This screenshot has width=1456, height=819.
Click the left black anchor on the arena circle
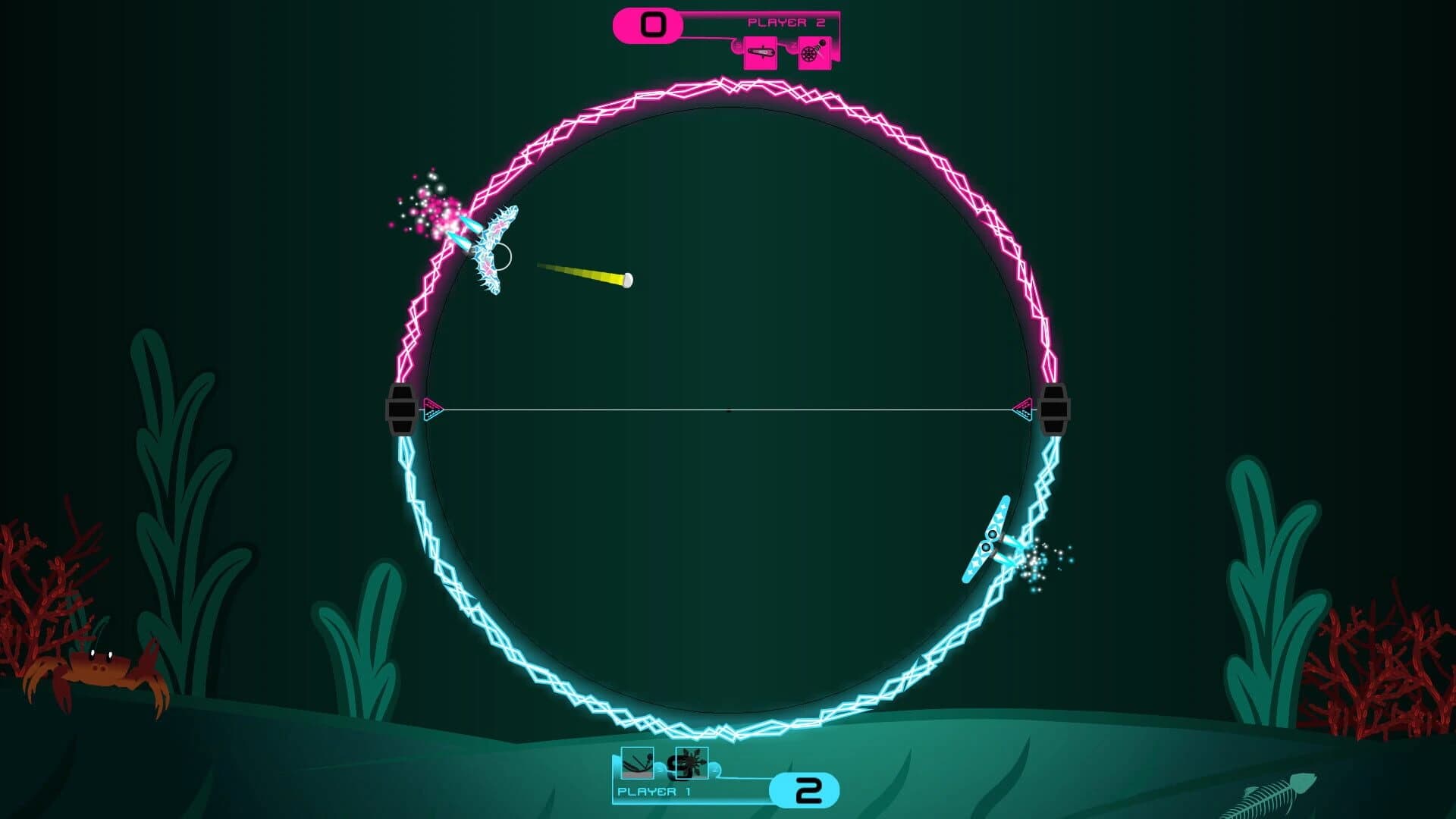[400, 410]
